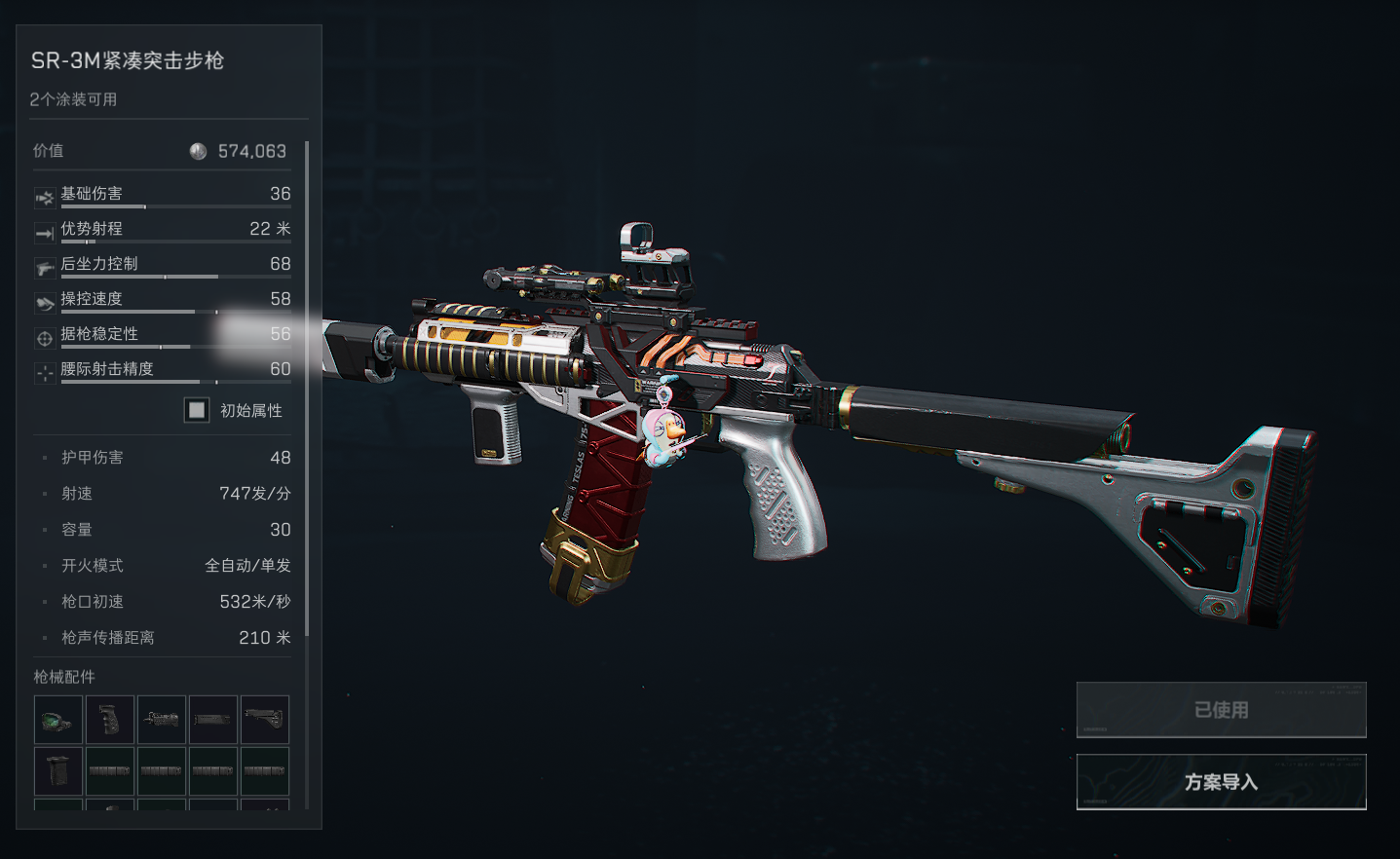Select the green-lens red dot sight attachment
Screen dimensions: 1400x859
[x=58, y=721]
